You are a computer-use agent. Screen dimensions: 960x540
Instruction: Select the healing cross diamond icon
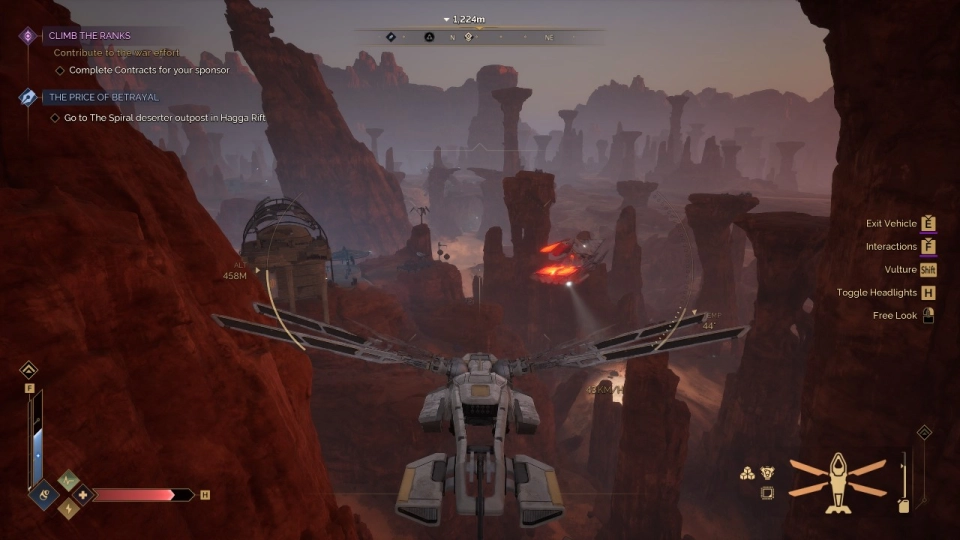tap(81, 494)
